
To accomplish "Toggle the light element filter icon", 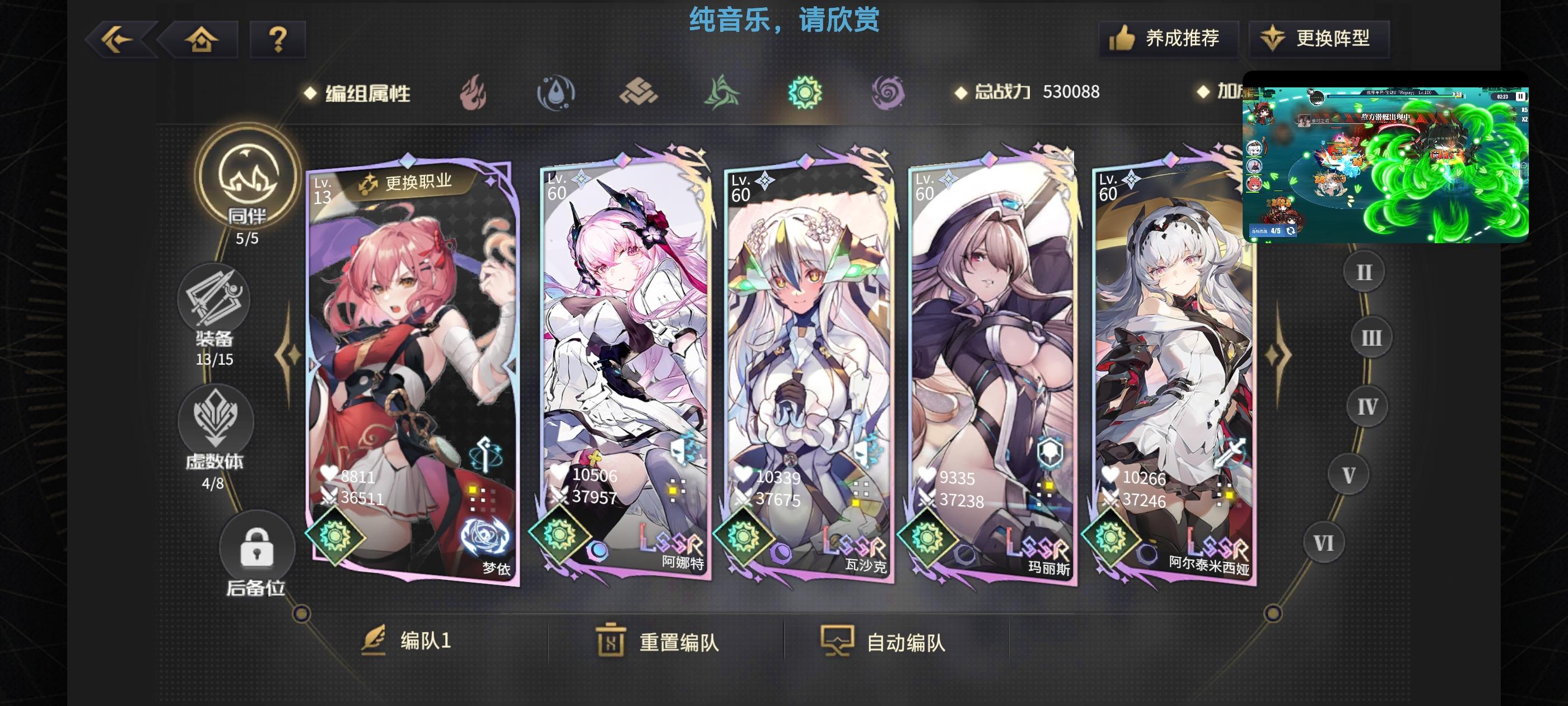I will 805,92.
